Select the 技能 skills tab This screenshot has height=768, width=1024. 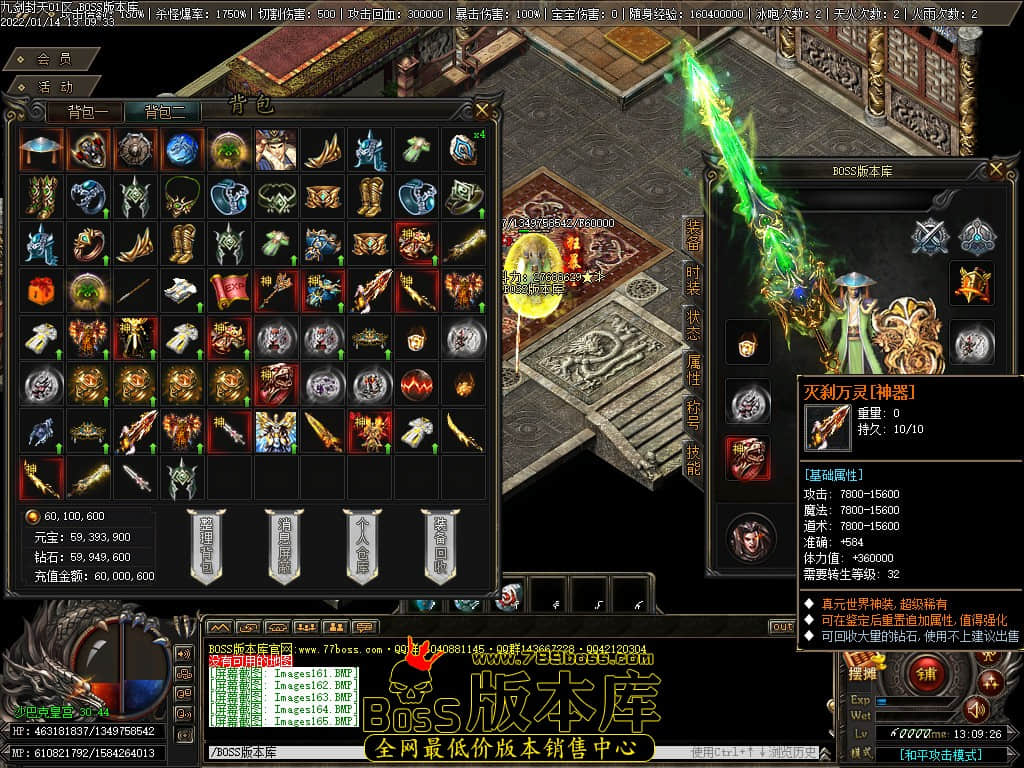click(x=693, y=459)
